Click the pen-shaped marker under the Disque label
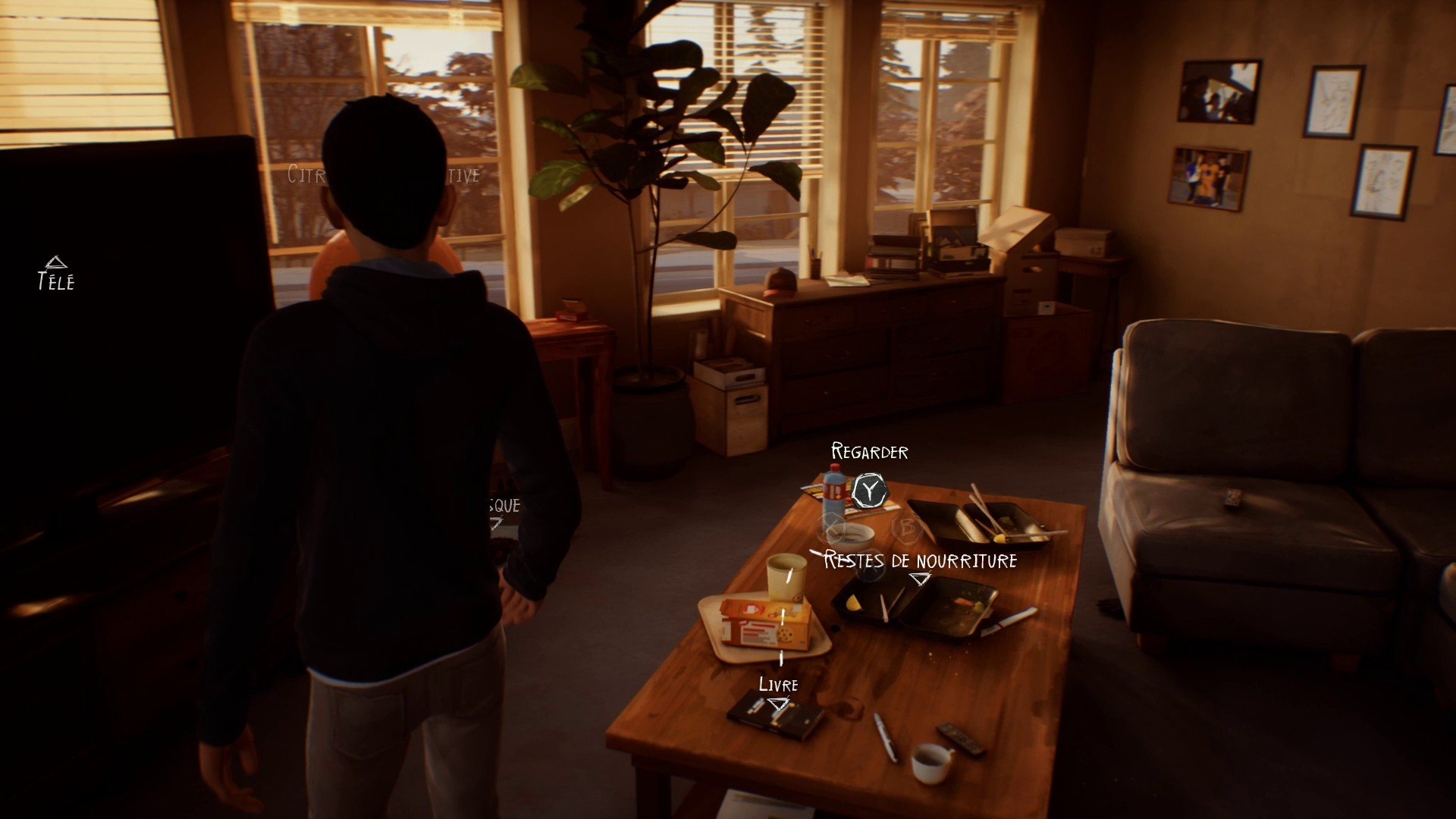 (x=497, y=524)
